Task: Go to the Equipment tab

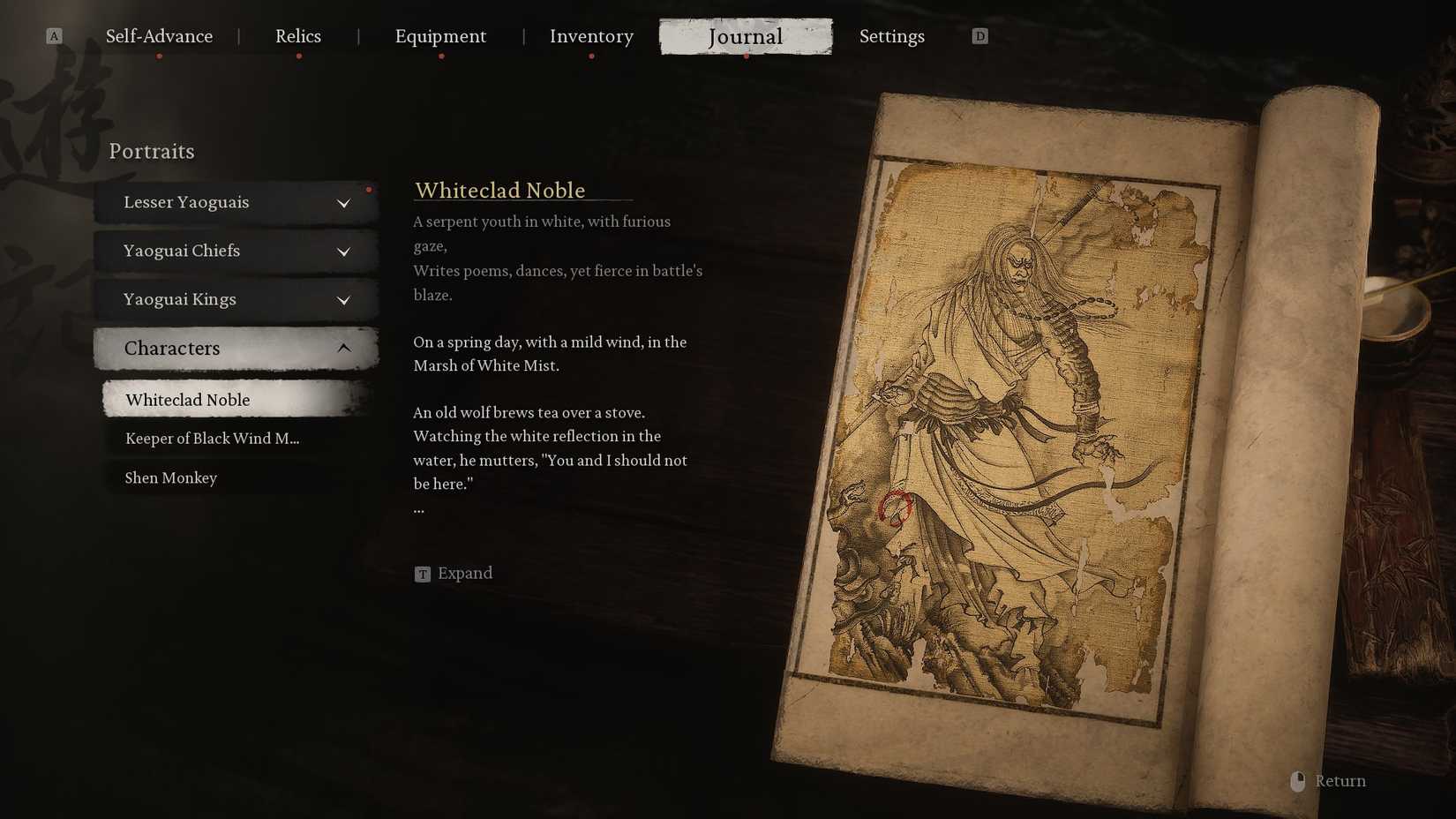Action: click(441, 36)
